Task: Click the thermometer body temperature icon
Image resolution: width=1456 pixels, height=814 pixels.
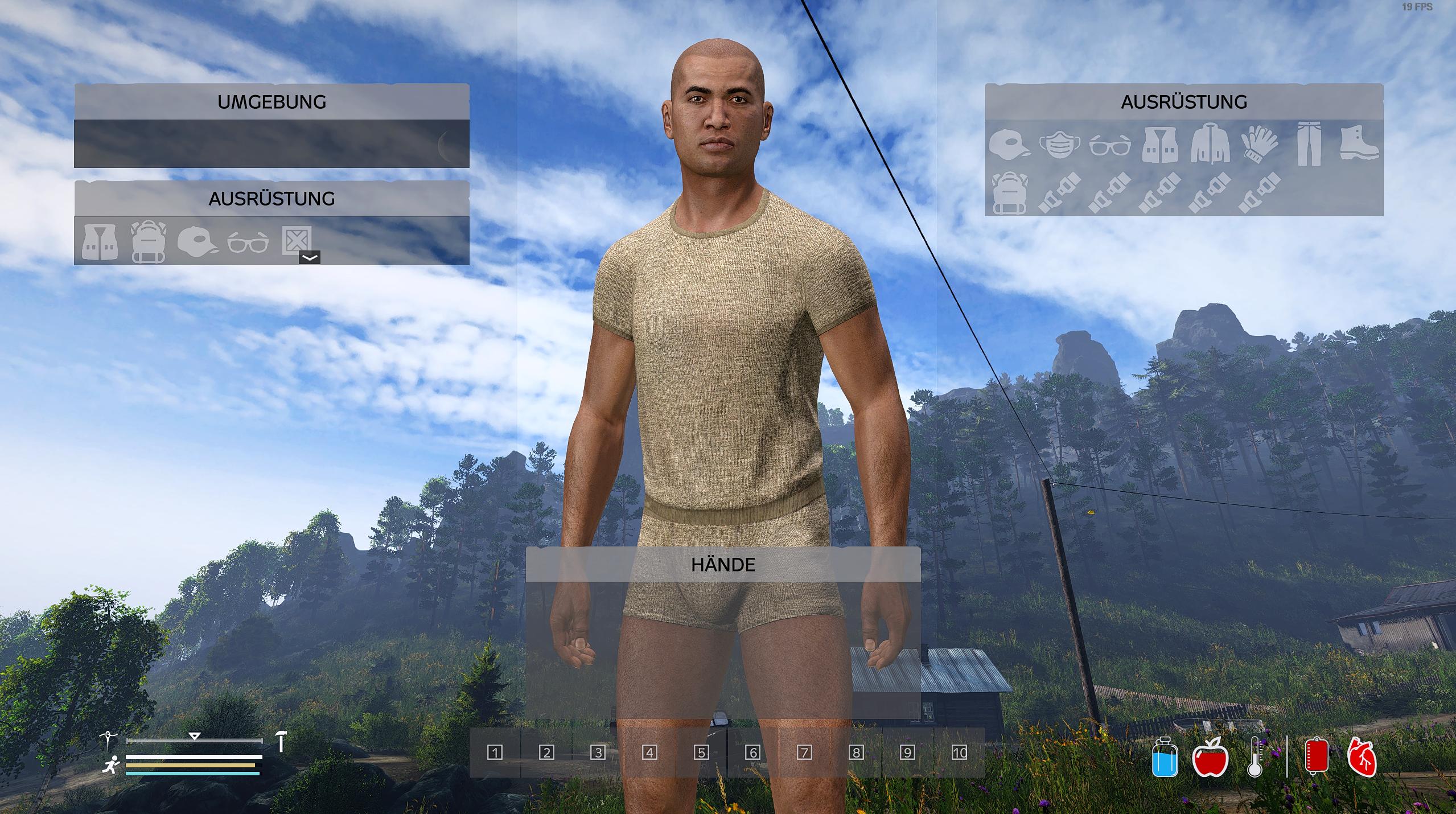Action: pyautogui.click(x=1255, y=757)
